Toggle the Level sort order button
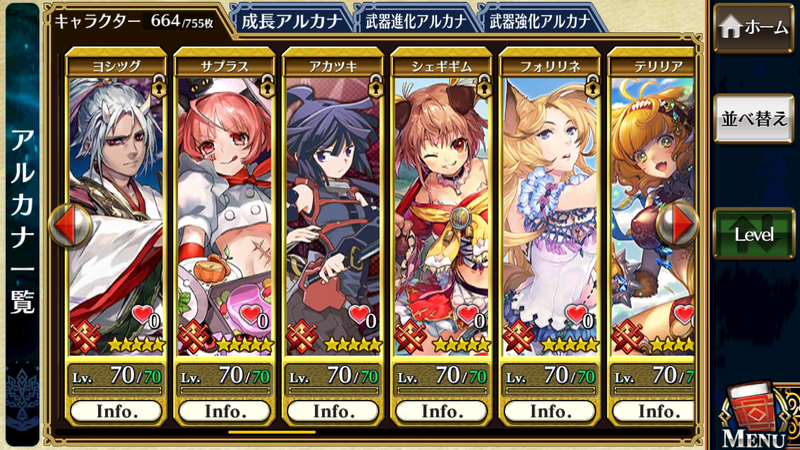The width and height of the screenshot is (800, 450). (755, 234)
